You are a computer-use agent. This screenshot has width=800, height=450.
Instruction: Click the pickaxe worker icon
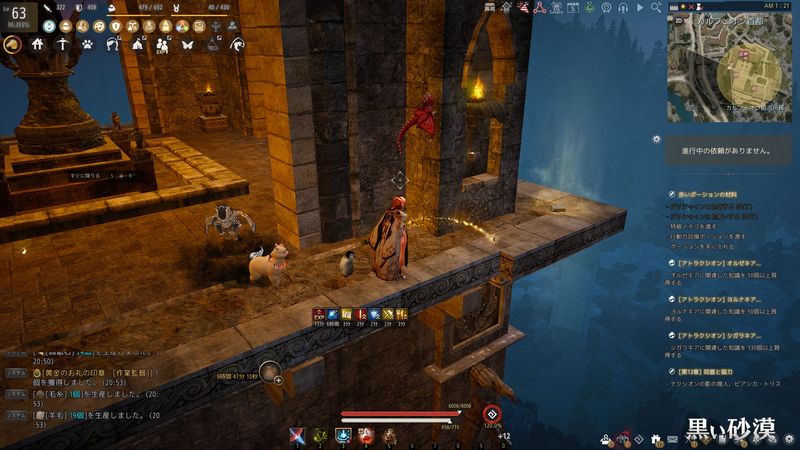click(x=63, y=45)
